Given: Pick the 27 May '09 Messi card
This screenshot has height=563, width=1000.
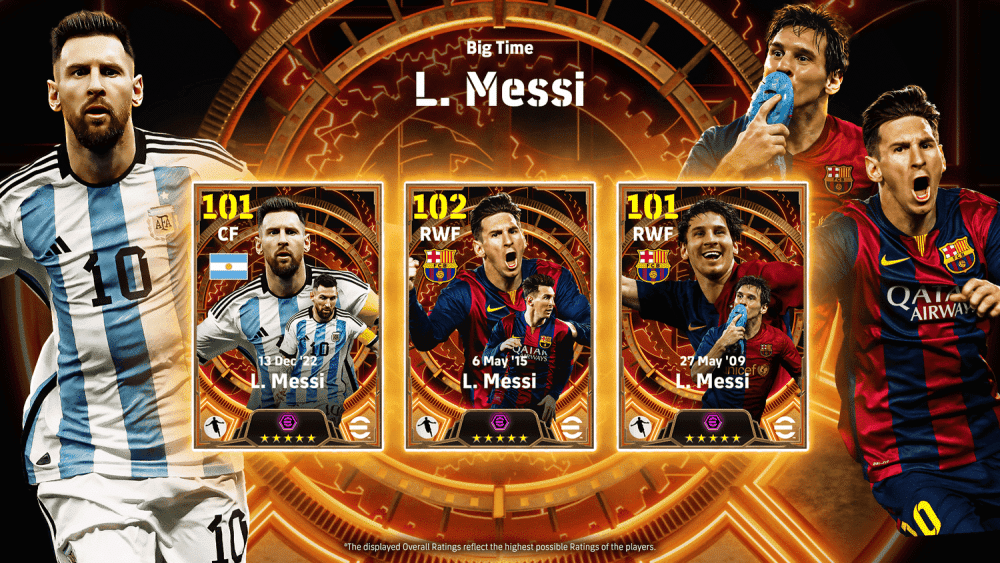Looking at the screenshot, I should point(712,317).
